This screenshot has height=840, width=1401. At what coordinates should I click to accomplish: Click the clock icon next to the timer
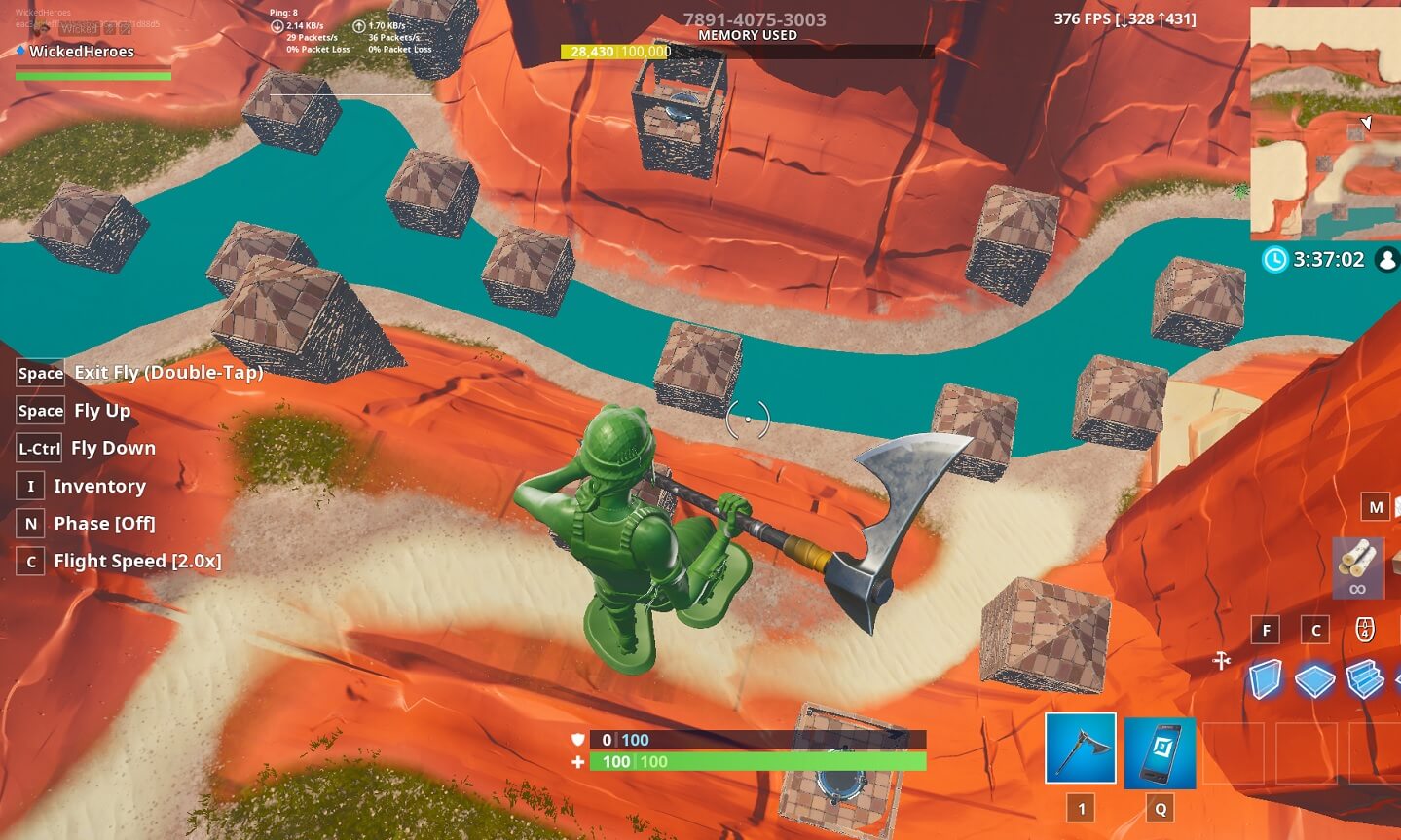(x=1275, y=260)
